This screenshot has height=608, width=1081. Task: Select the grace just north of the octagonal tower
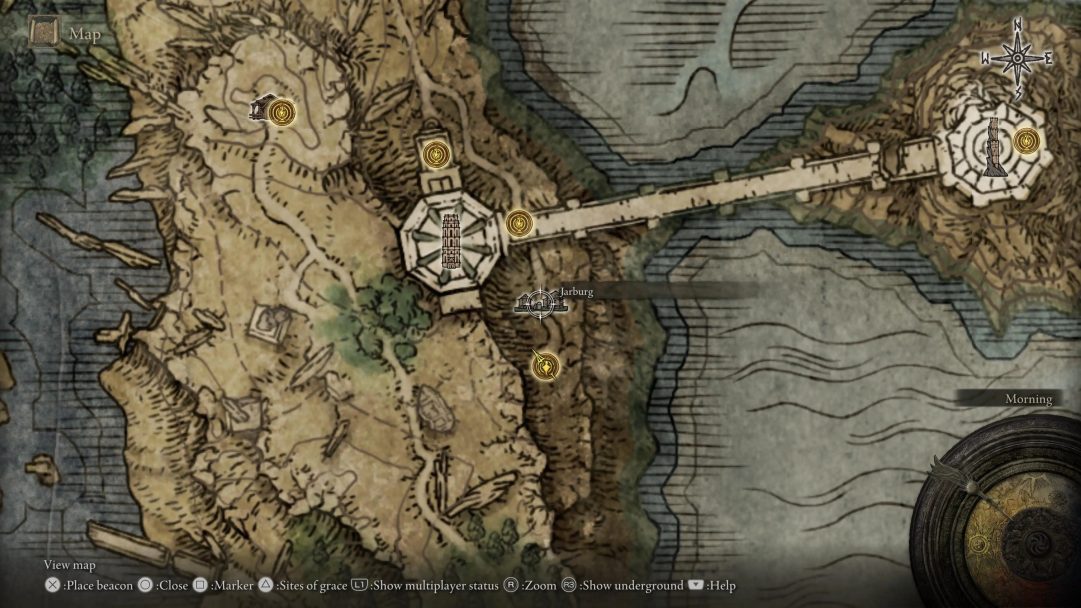tap(435, 154)
